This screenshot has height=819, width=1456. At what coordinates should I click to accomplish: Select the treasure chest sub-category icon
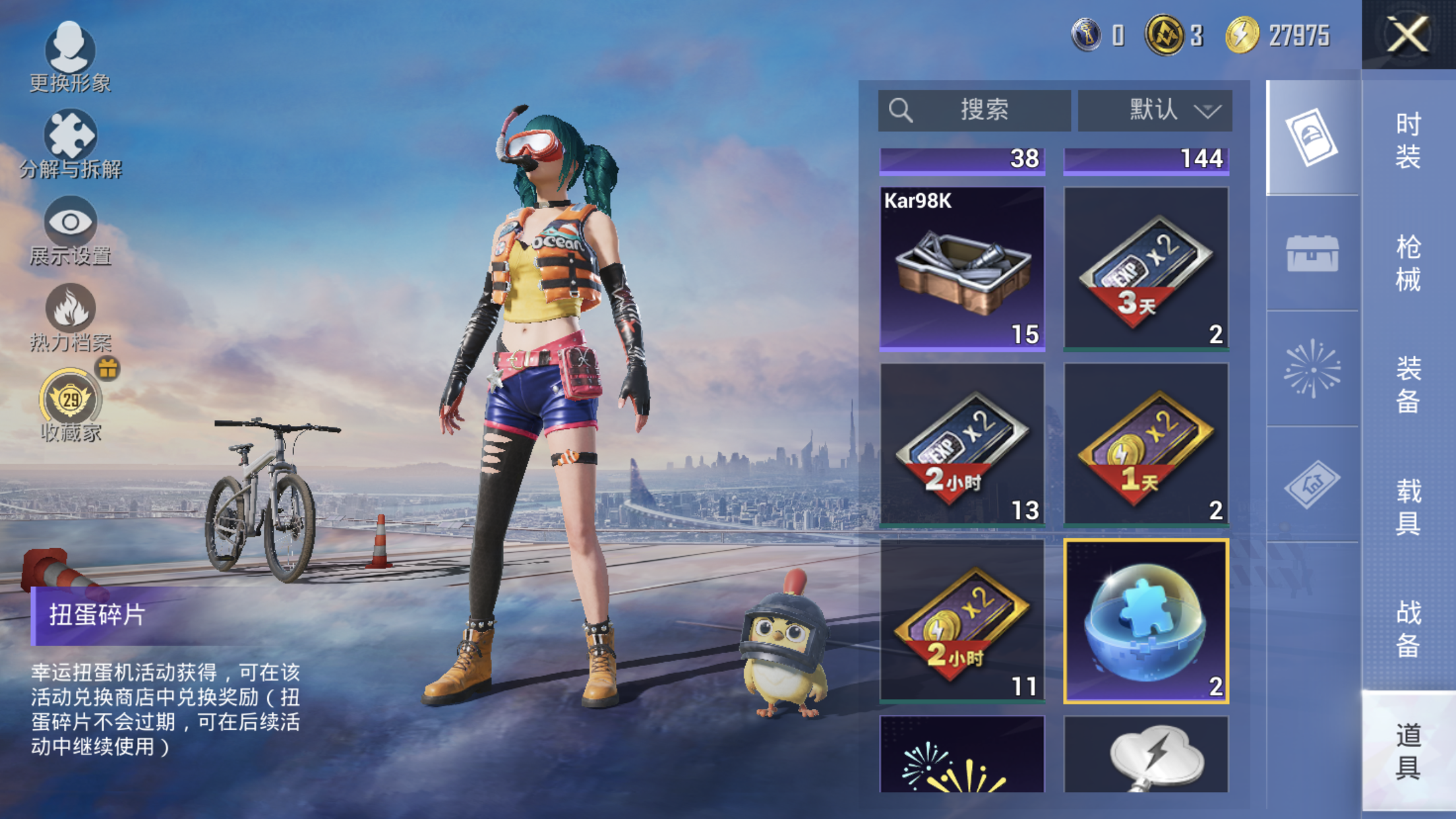1312,253
